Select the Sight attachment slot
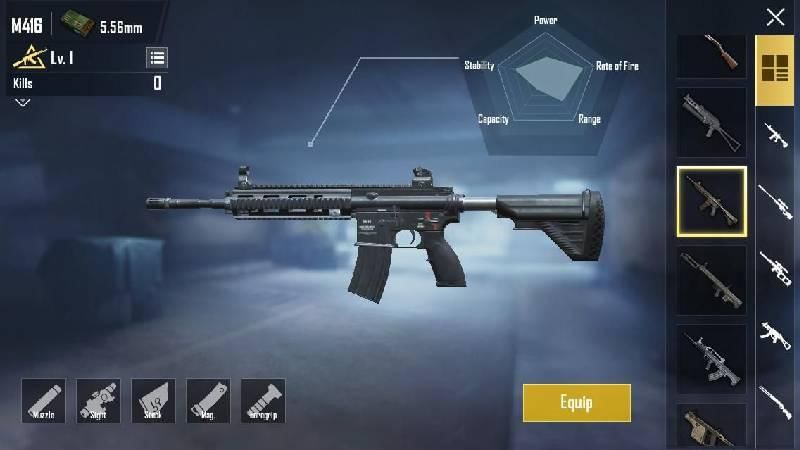The image size is (800, 450). pyautogui.click(x=98, y=400)
